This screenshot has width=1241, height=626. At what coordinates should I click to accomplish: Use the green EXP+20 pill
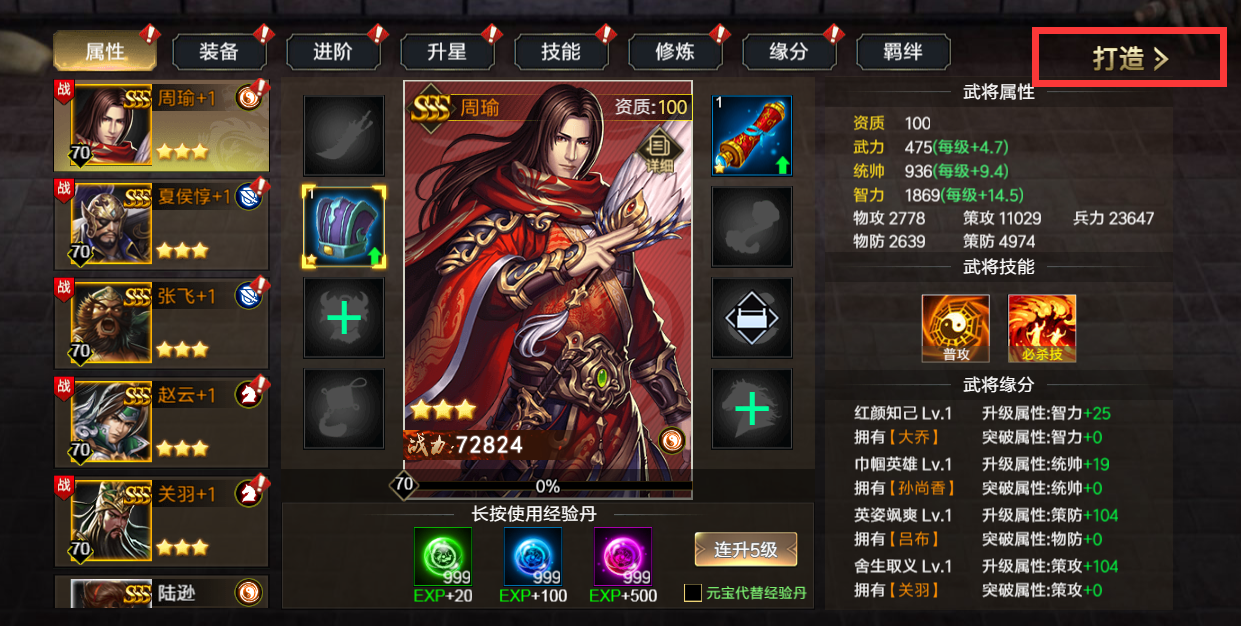[x=442, y=557]
